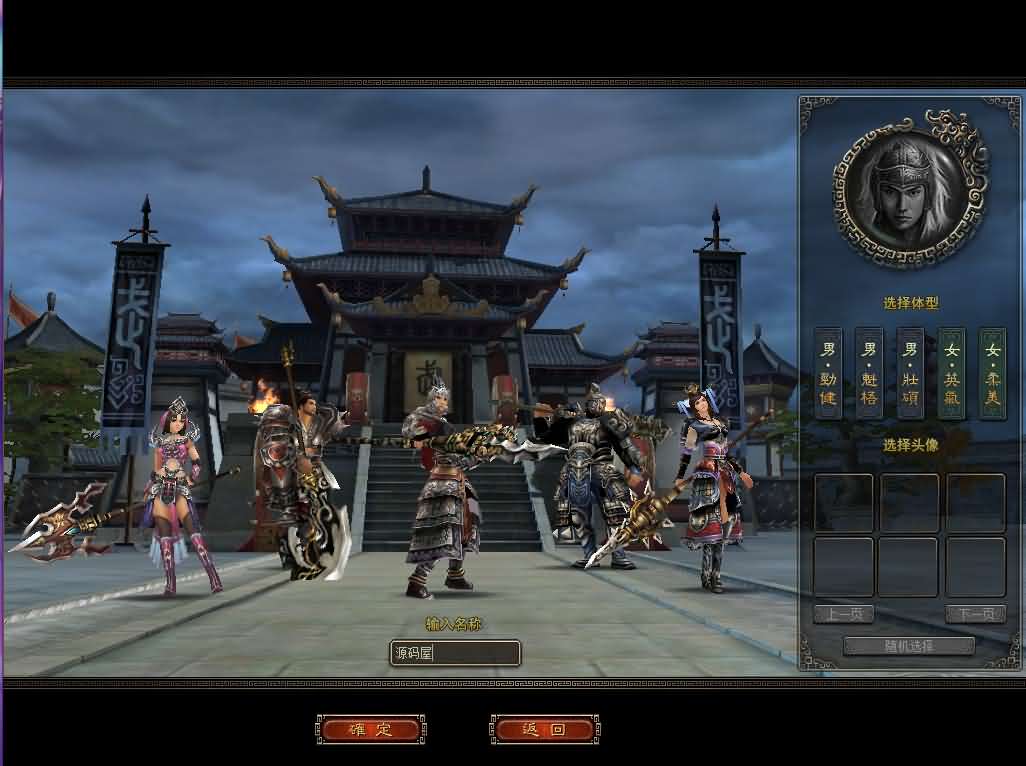Go back using the 返回 button
This screenshot has width=1026, height=766.
click(544, 729)
